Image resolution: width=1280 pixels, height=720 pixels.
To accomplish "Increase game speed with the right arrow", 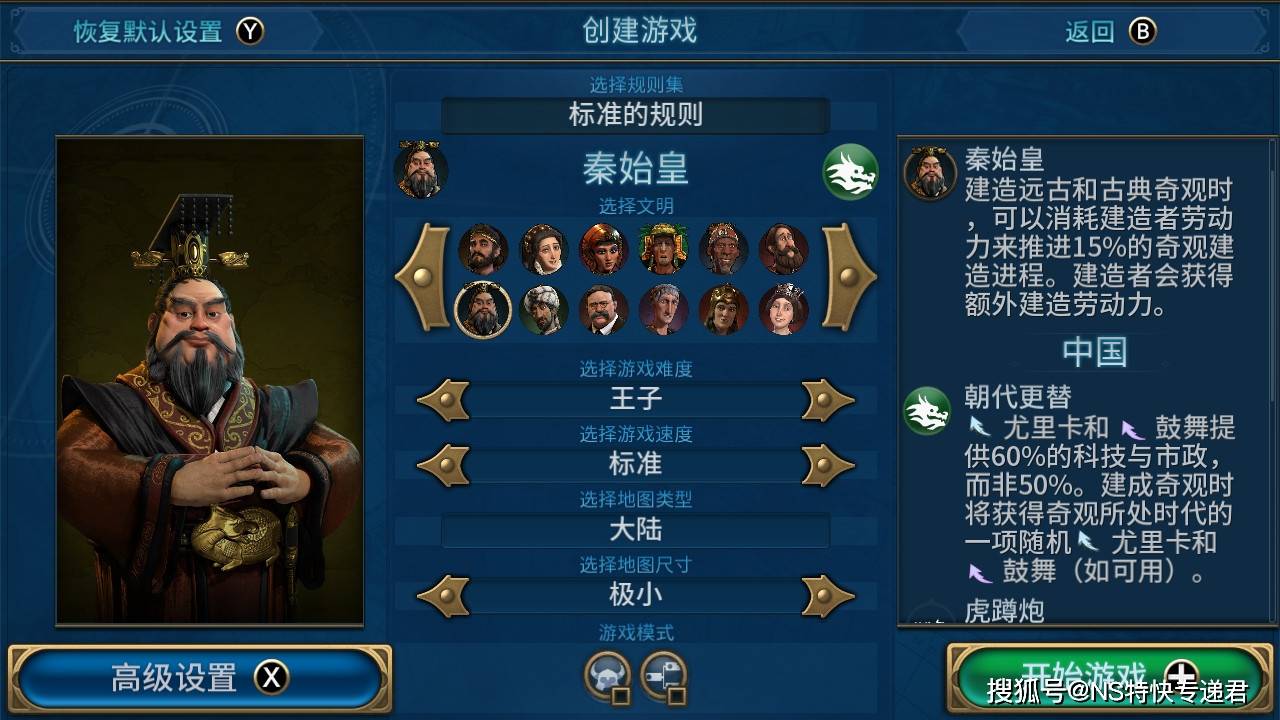I will click(x=828, y=465).
